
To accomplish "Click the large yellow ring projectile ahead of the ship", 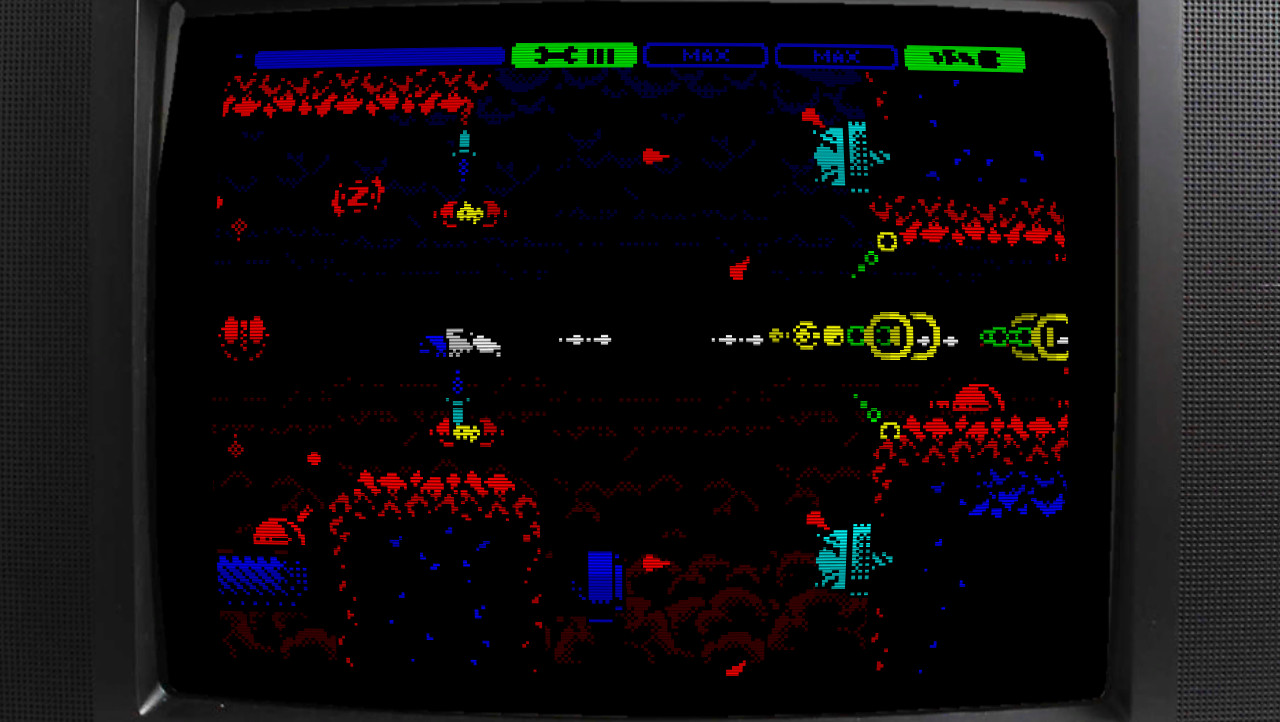I will point(888,337).
